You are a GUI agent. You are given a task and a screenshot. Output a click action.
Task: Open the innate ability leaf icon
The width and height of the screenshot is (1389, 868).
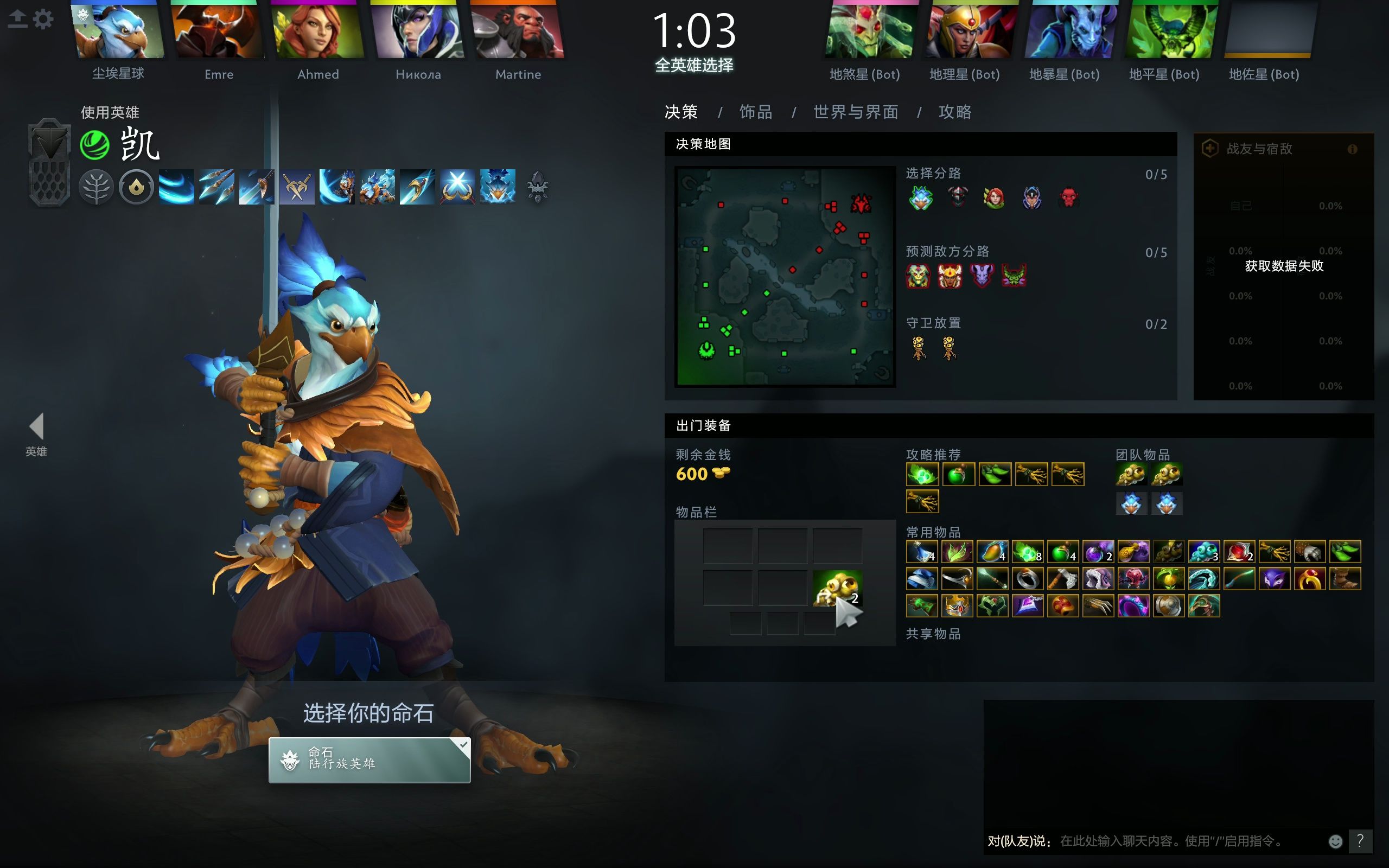(96, 187)
